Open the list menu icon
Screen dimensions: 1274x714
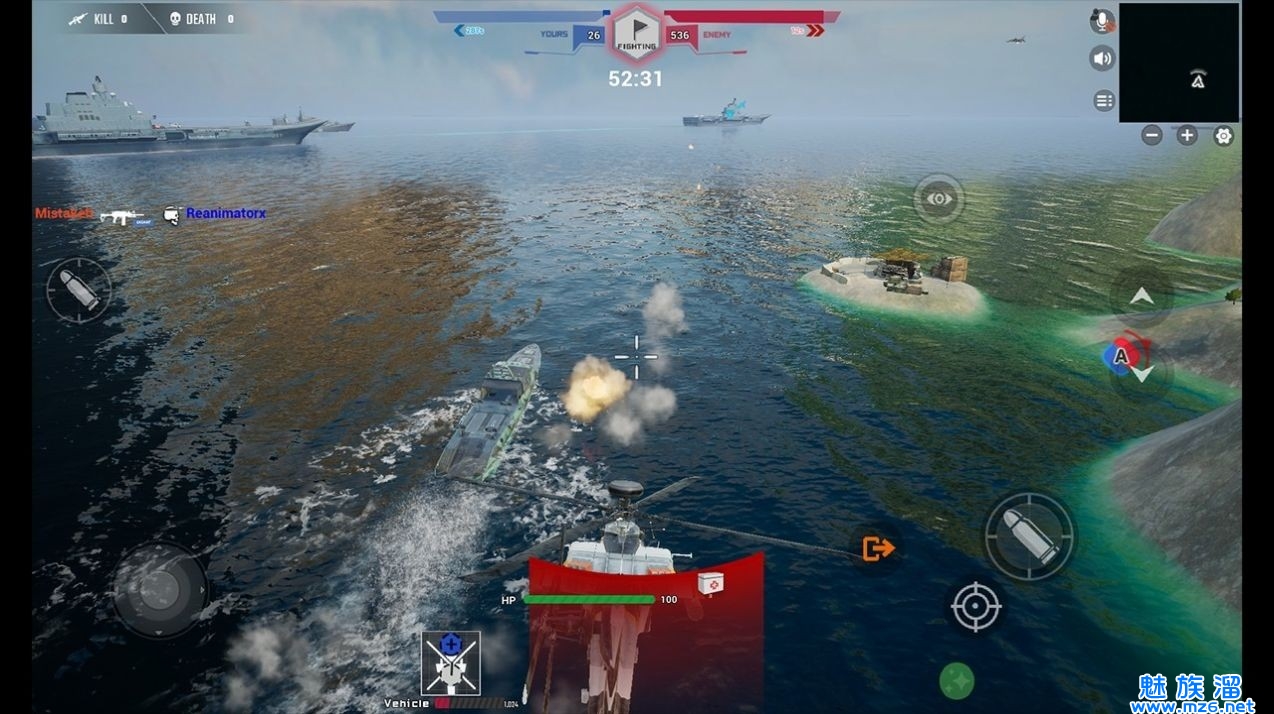[1104, 100]
